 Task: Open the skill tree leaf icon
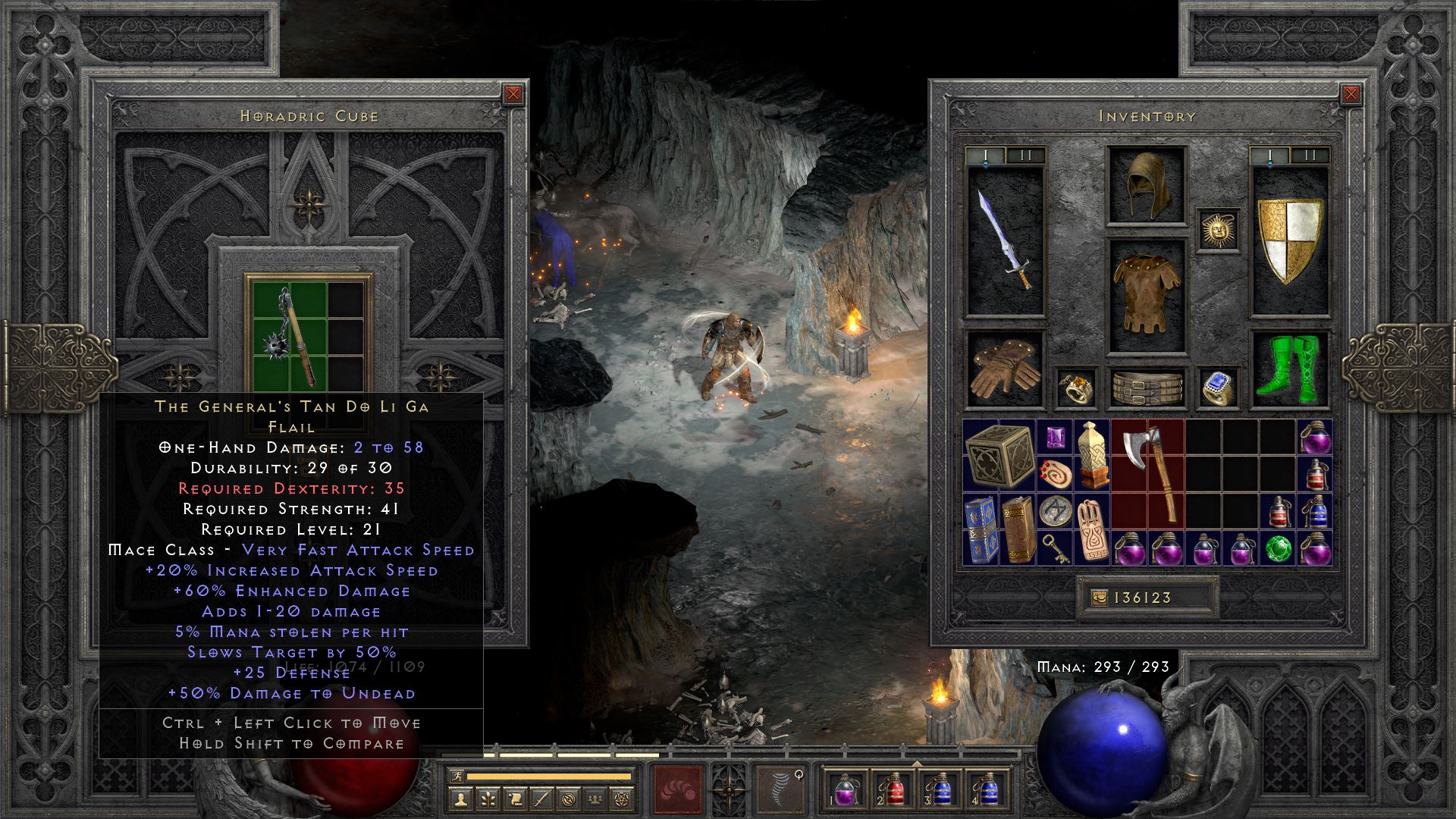tap(487, 799)
